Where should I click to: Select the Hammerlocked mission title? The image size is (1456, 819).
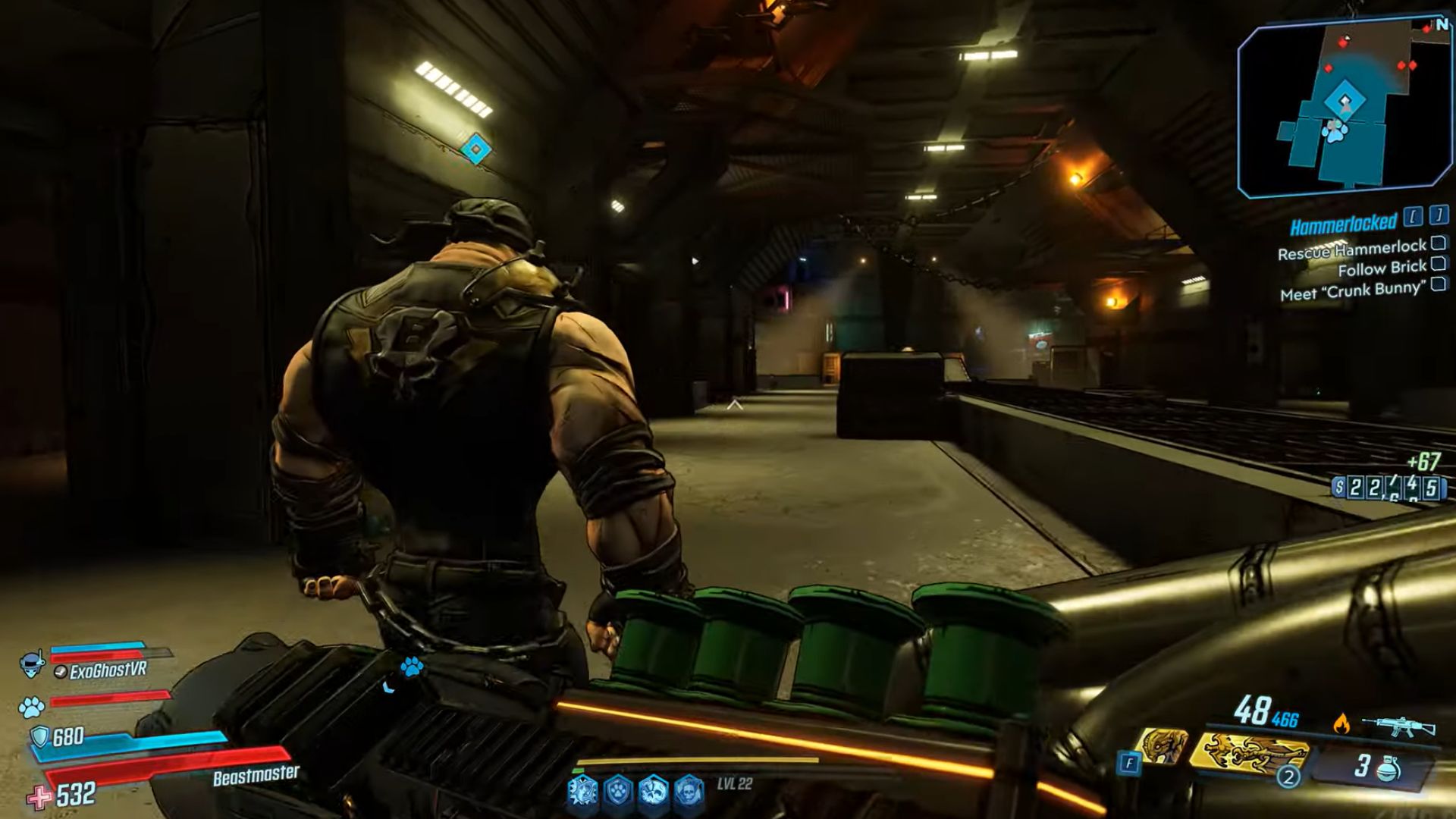coord(1343,224)
